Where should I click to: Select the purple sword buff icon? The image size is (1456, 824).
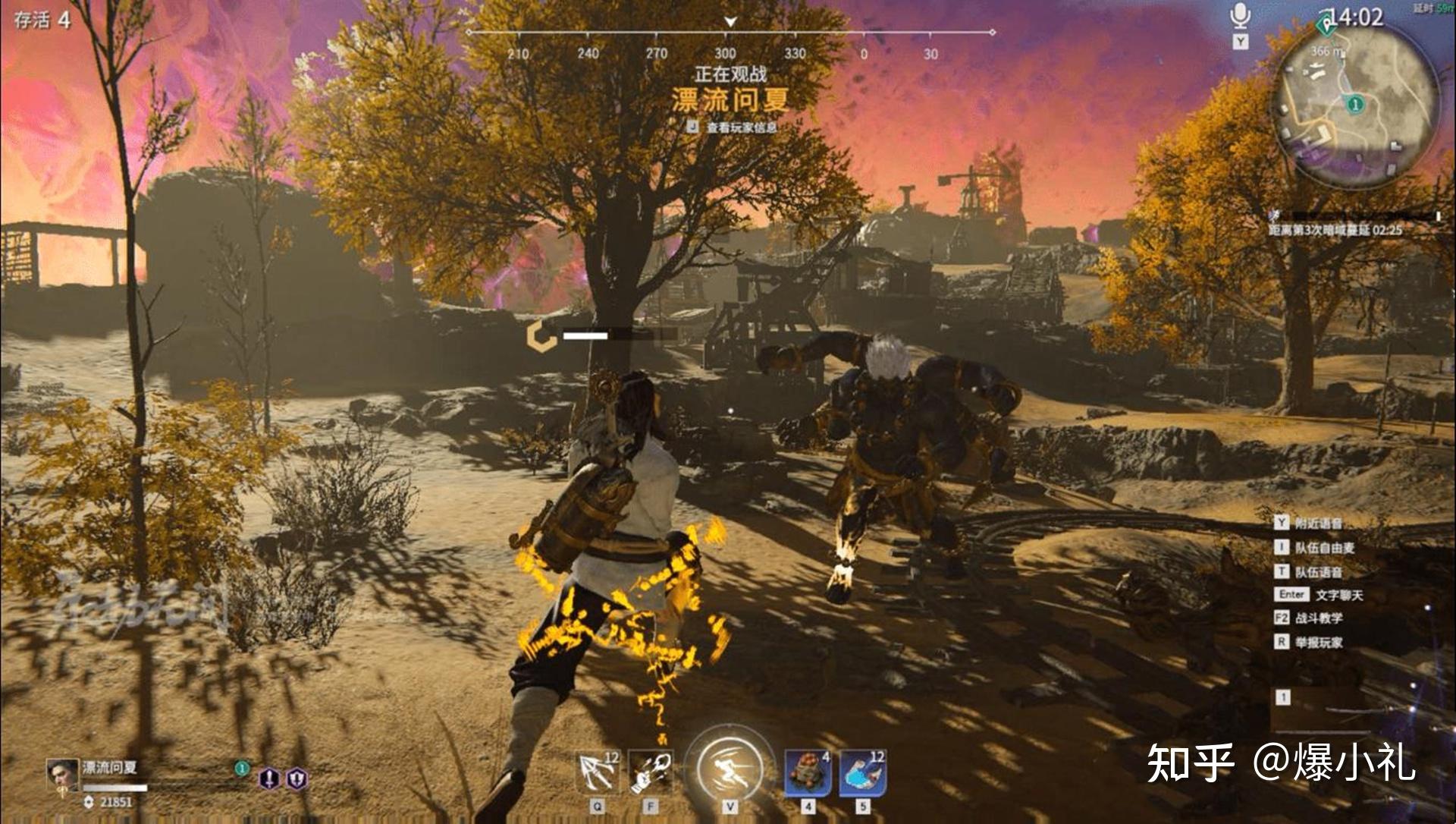[270, 778]
